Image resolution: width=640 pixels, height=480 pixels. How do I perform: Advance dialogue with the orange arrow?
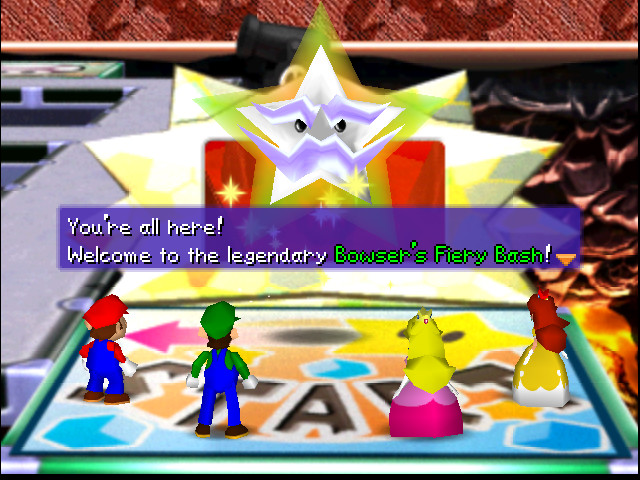coord(567,258)
